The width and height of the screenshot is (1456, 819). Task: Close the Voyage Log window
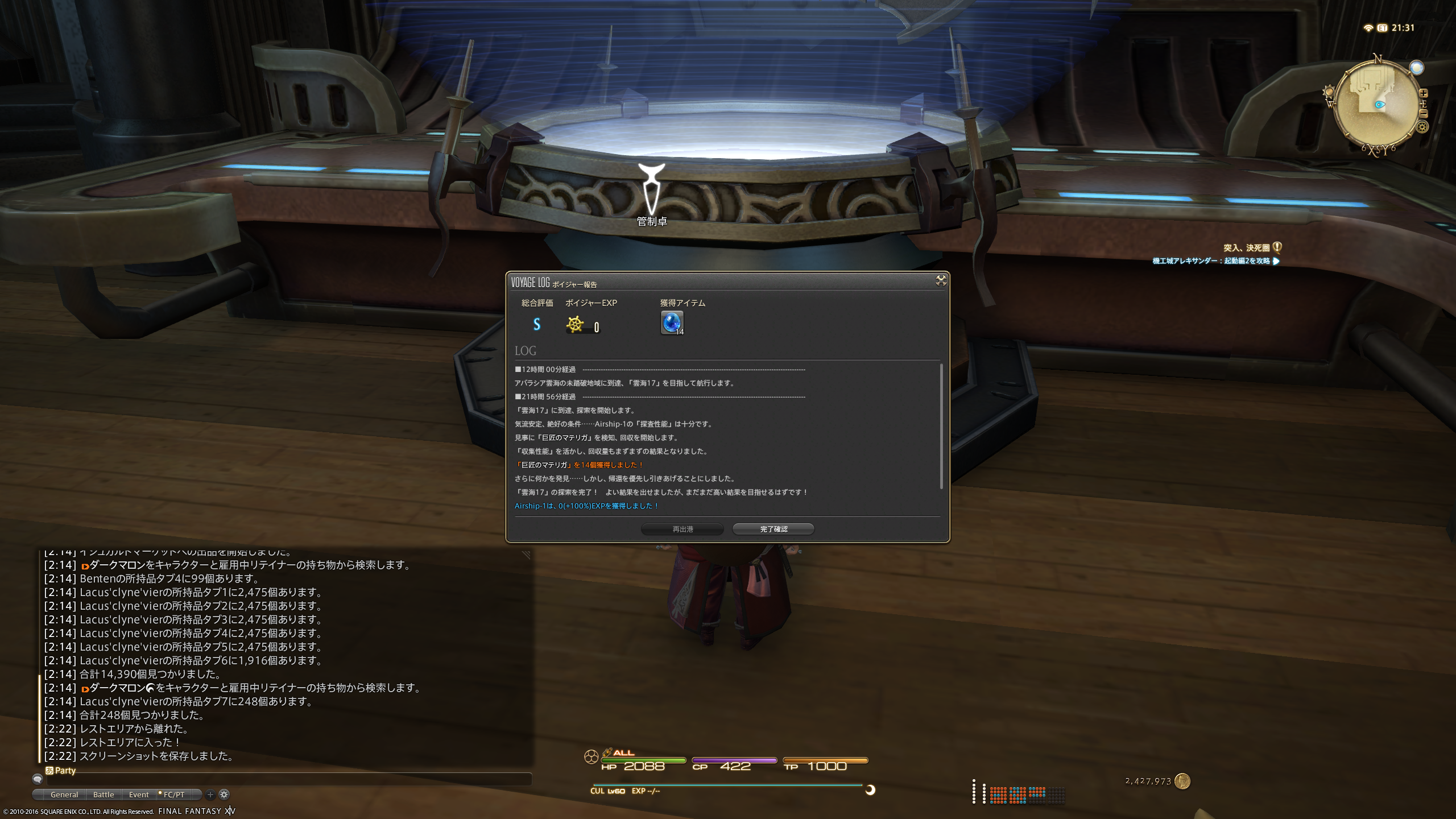[x=941, y=280]
